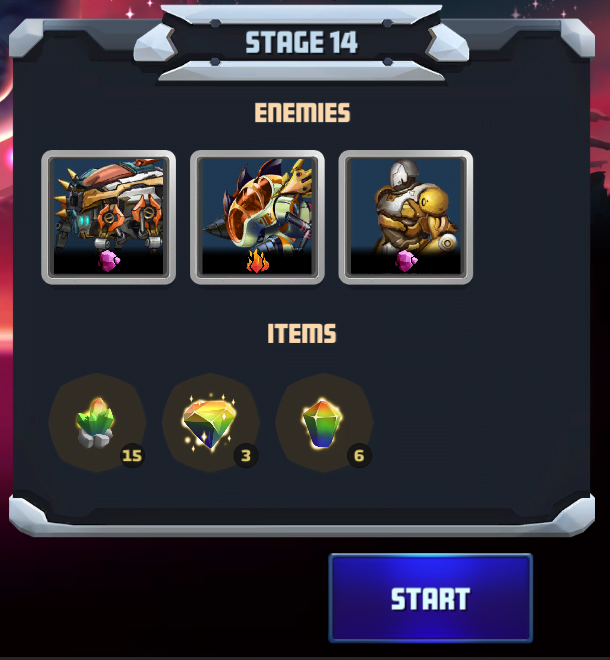Inspect the fire-type fish robot enemy
Viewport: 610px width, 660px height.
coord(257,217)
